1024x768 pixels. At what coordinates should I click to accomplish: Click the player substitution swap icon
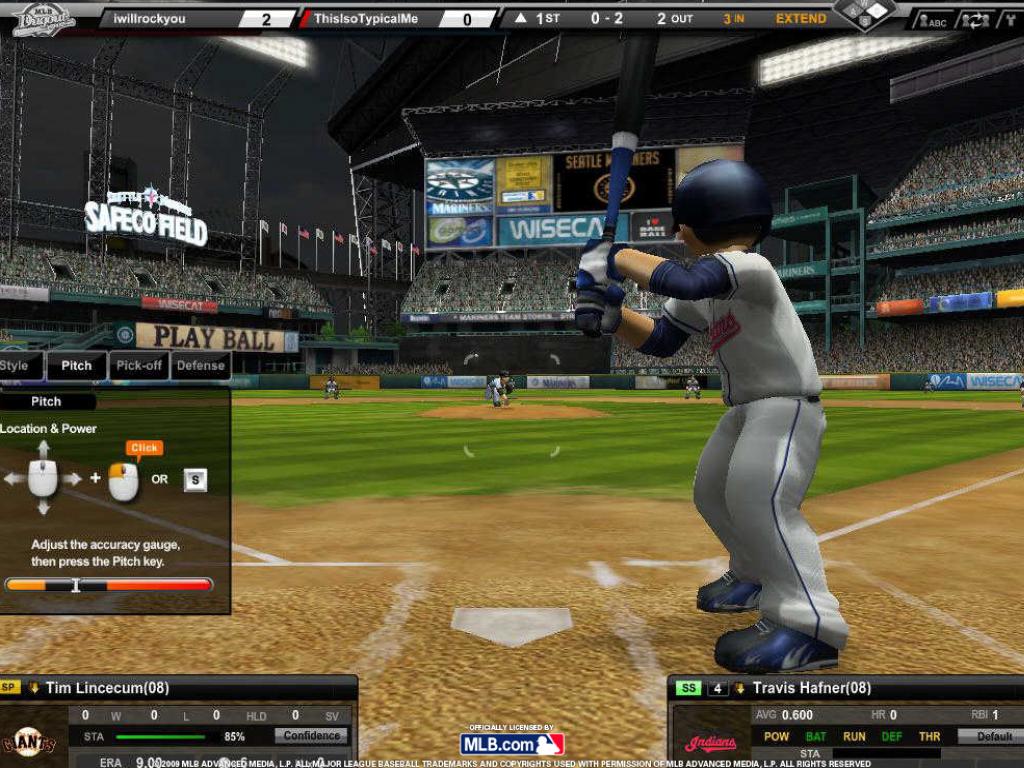coord(974,20)
